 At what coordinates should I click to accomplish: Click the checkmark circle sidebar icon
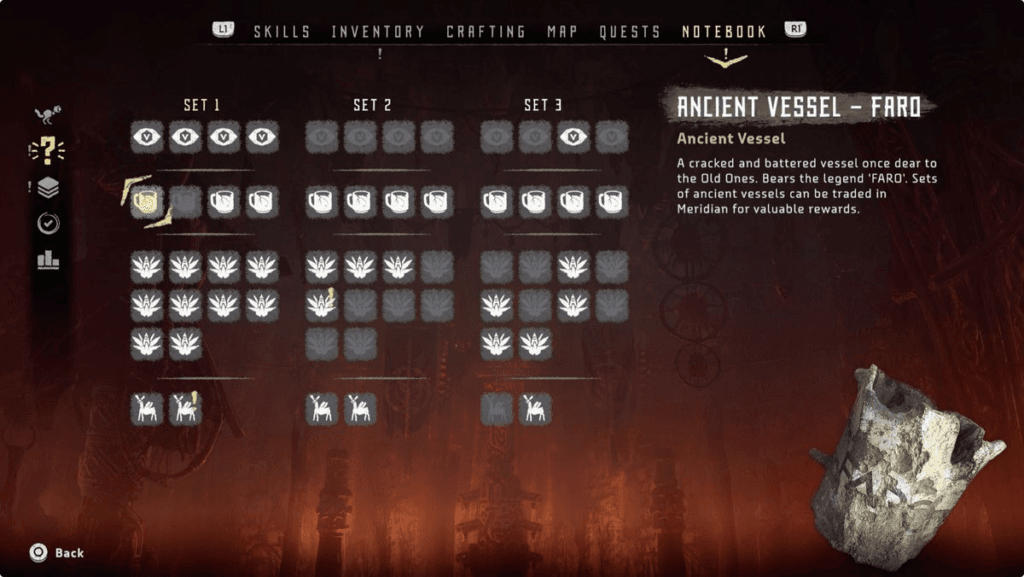(48, 224)
